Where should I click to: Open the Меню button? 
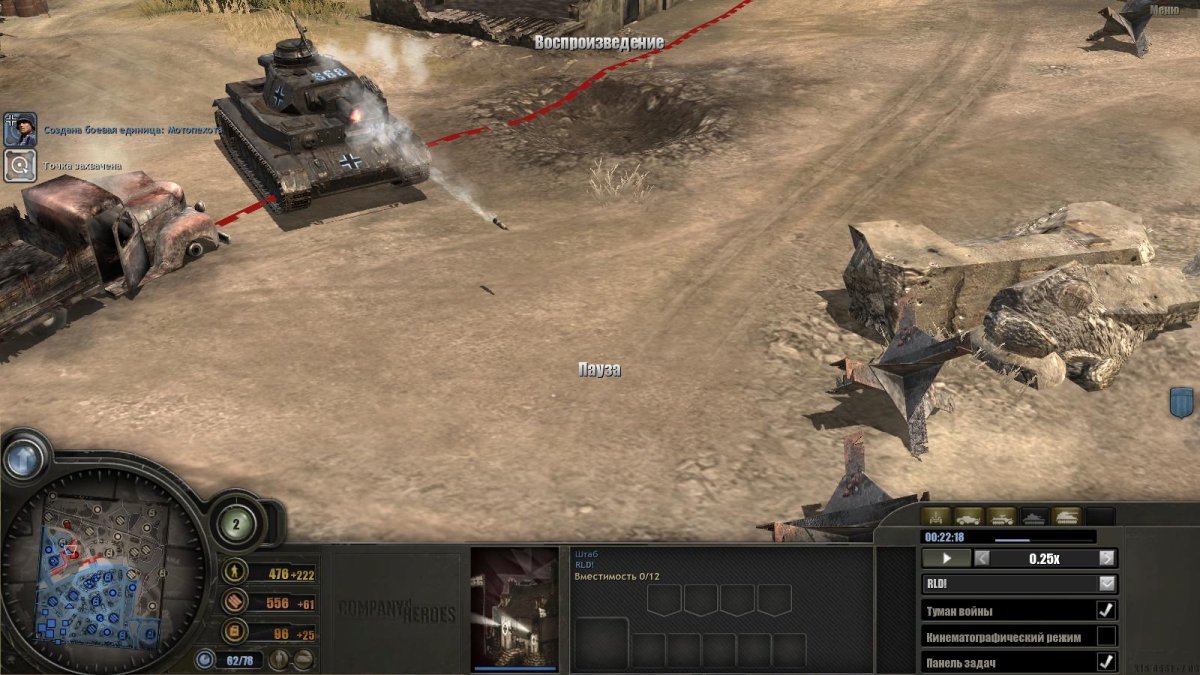(1163, 10)
